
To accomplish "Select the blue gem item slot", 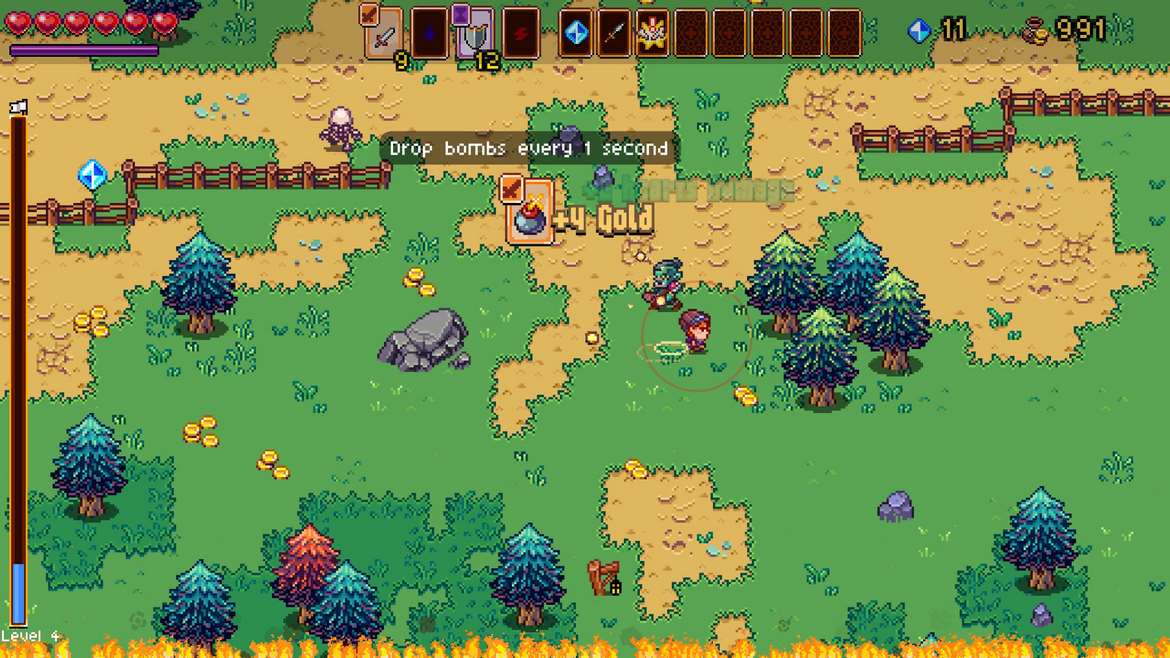I will (x=576, y=33).
